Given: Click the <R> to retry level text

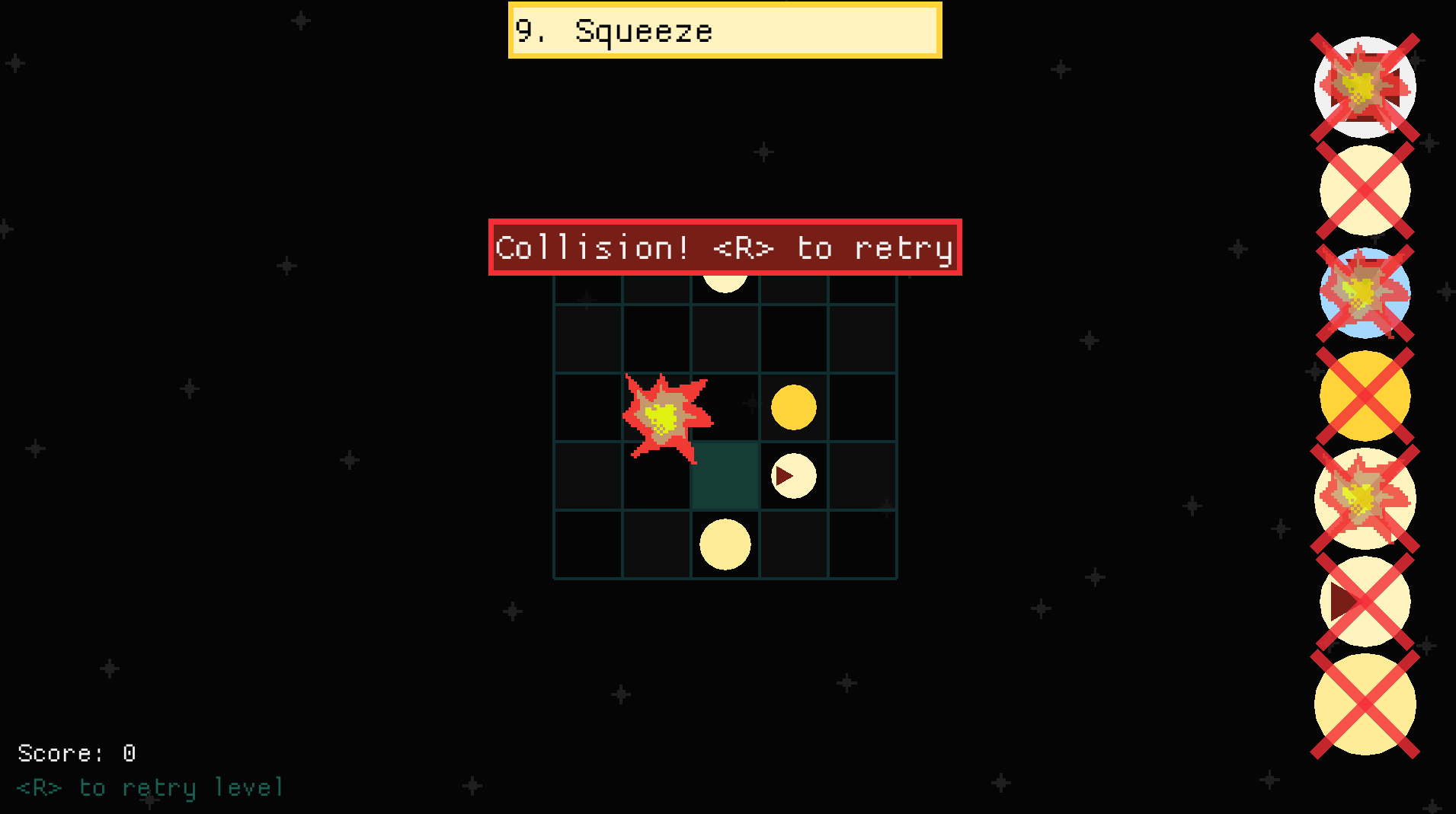Looking at the screenshot, I should coord(149,787).
